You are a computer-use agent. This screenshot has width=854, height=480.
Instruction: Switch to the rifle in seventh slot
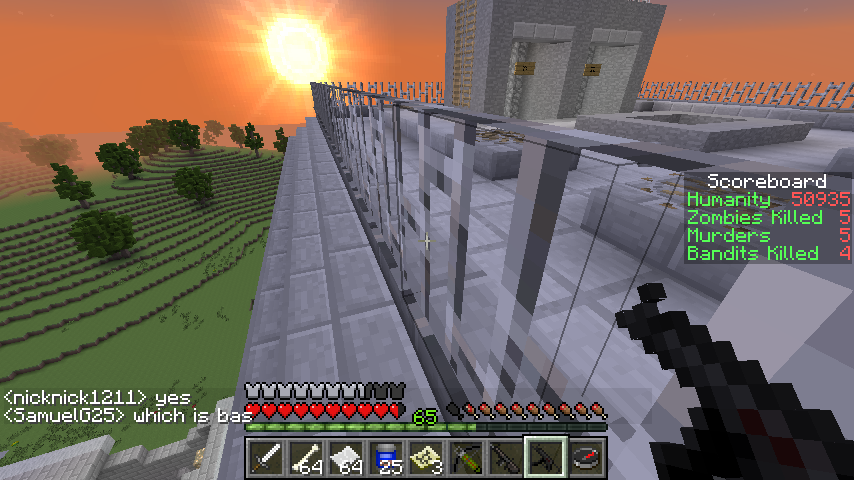pyautogui.click(x=506, y=458)
